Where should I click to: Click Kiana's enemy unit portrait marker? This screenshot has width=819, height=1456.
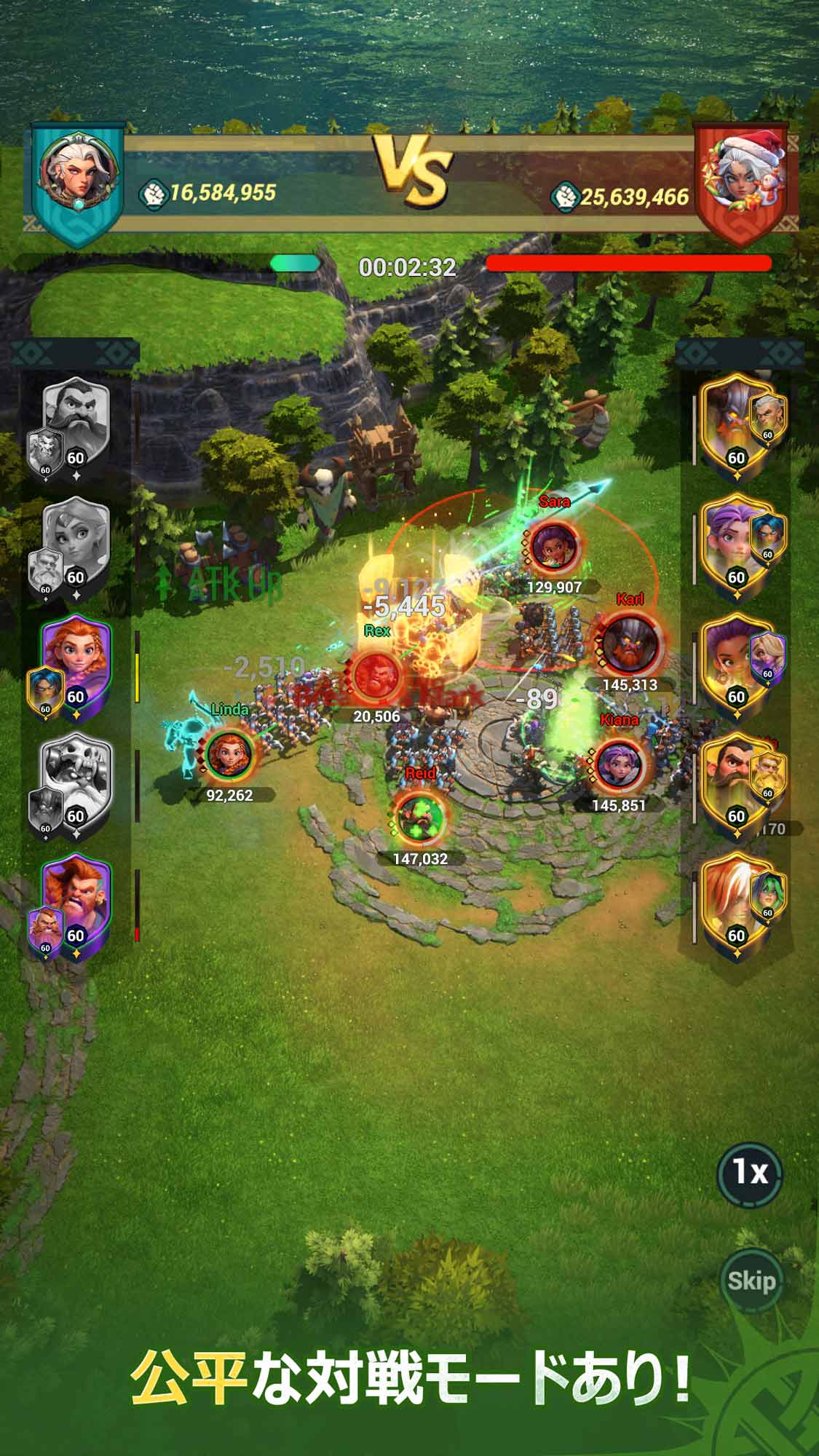[x=619, y=764]
